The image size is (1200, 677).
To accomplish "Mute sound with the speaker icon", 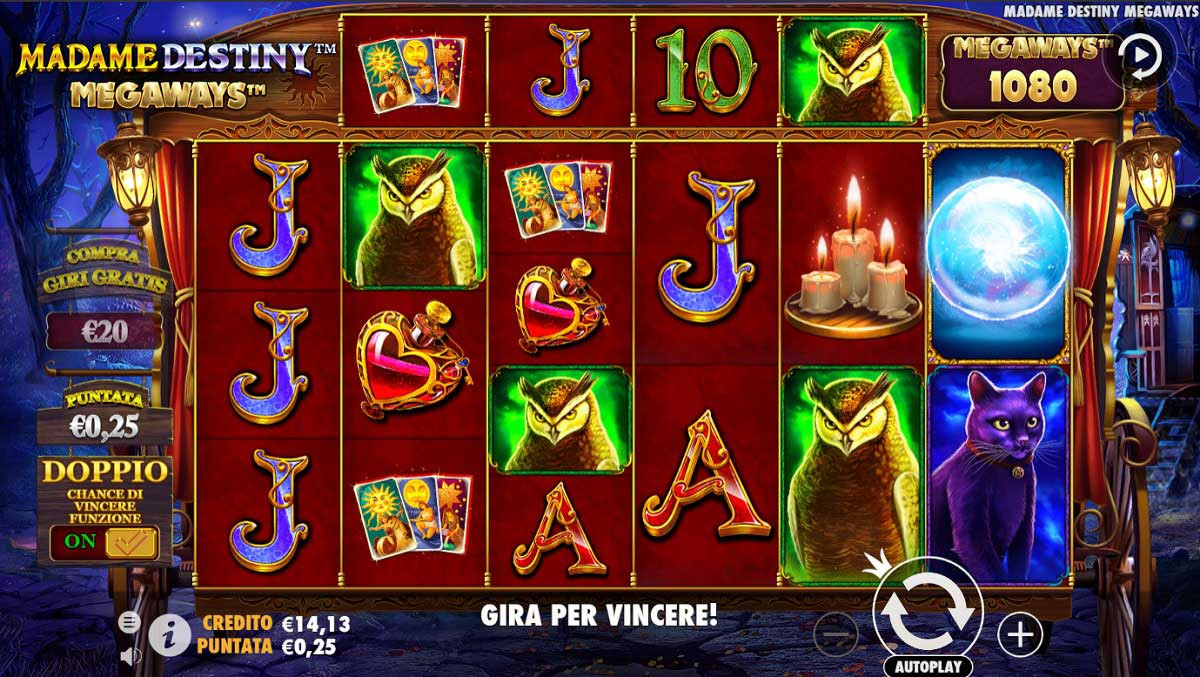I will [x=129, y=656].
